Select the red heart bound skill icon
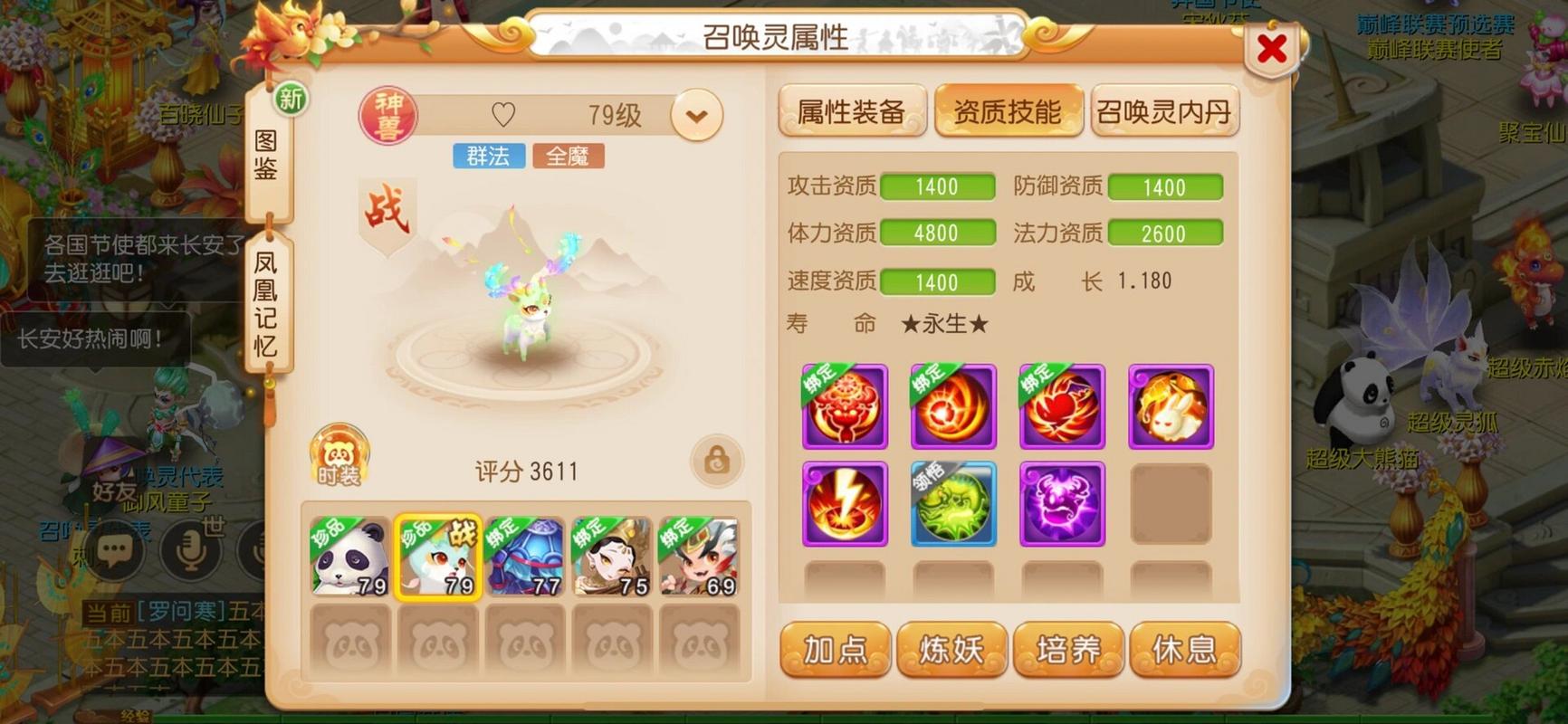 click(1061, 405)
